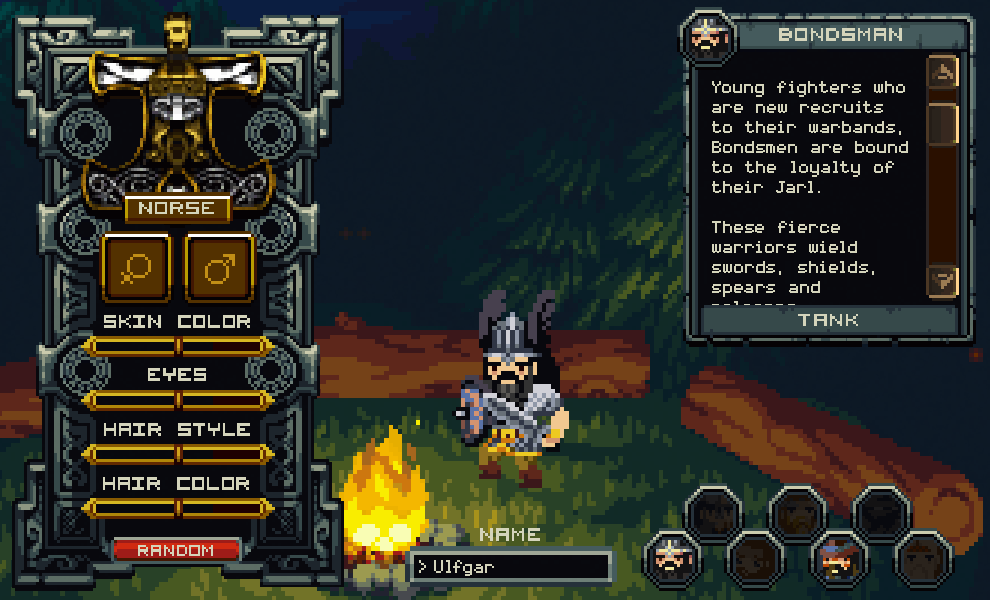Select the male gender button

pos(220,268)
